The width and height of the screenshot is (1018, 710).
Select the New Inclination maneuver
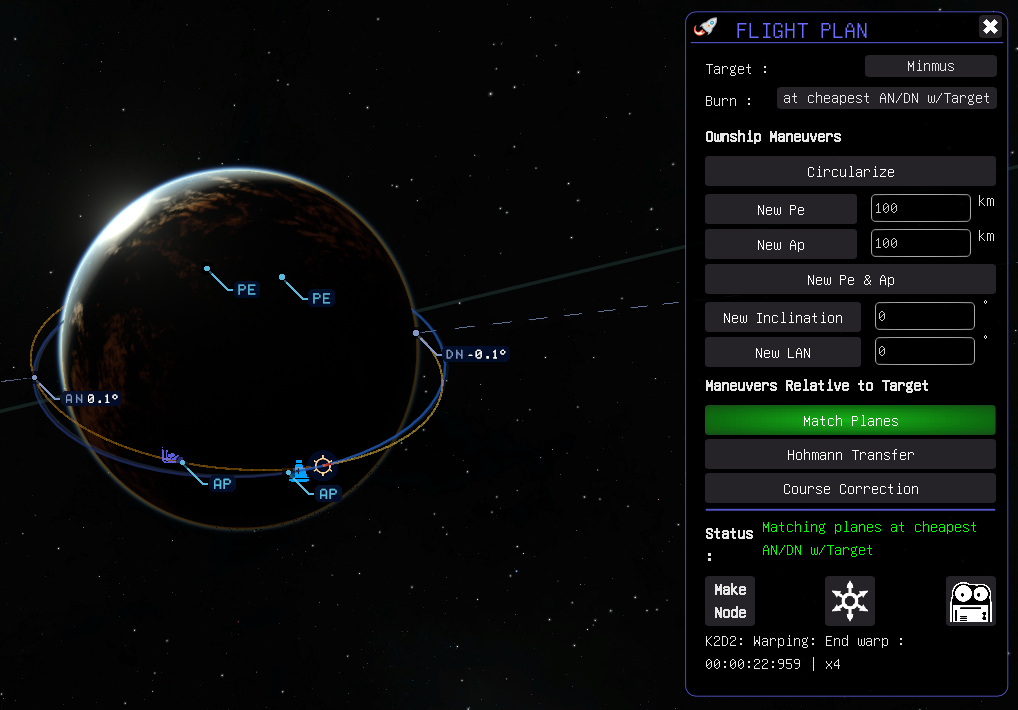pos(782,317)
